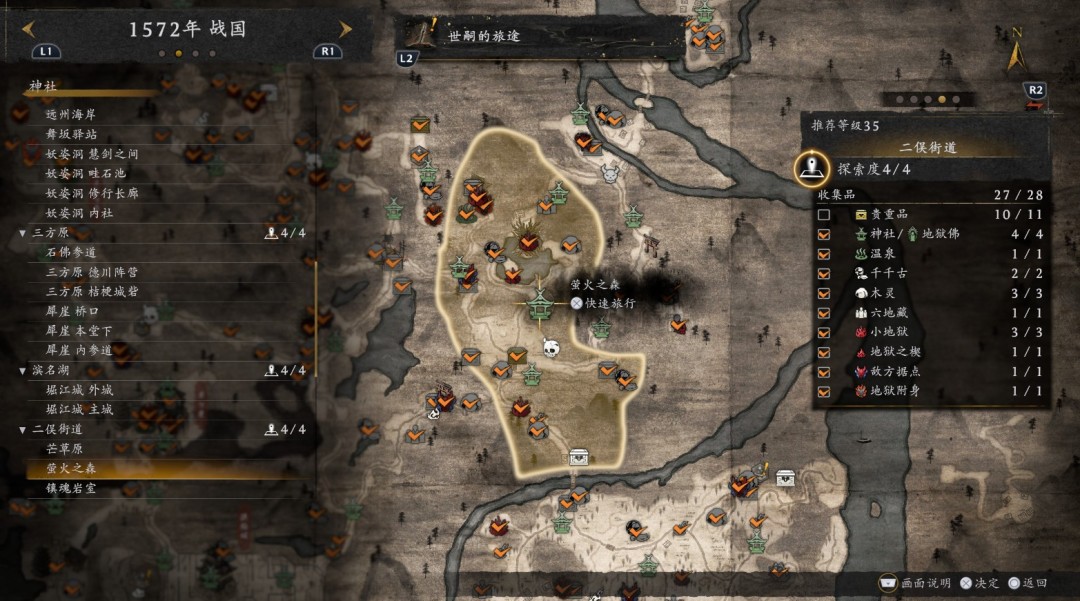Go to the next era with the right arrow
The height and width of the screenshot is (601, 1080).
point(346,29)
